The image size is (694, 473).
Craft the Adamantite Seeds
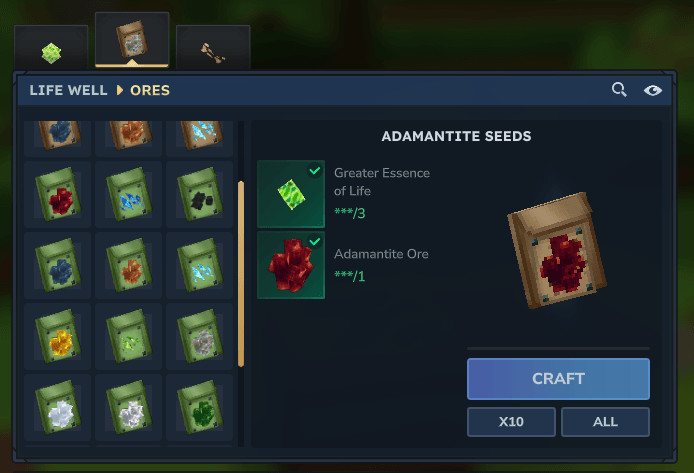(558, 379)
